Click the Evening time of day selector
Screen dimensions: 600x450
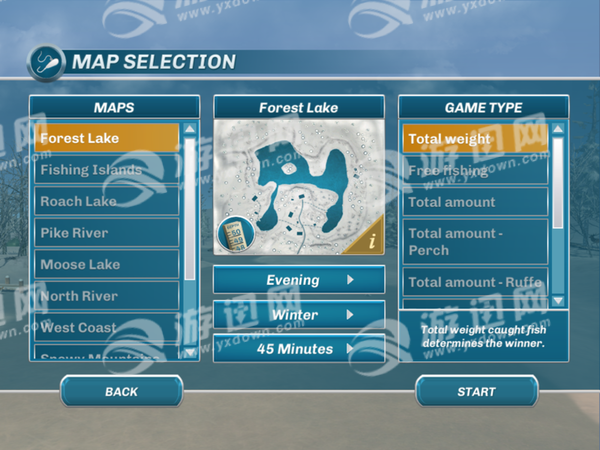[x=299, y=280]
